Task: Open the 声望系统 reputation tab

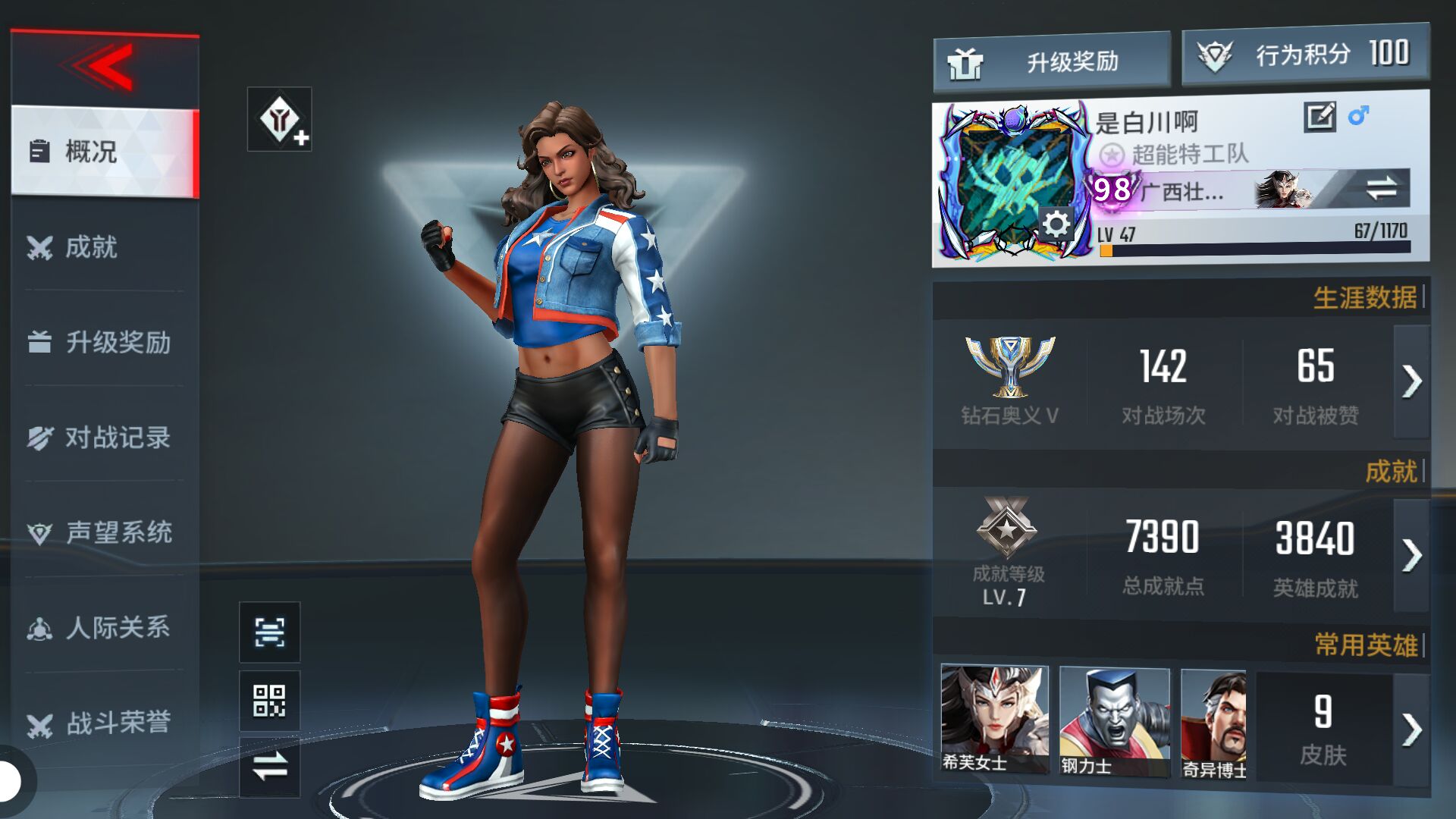Action: (105, 532)
